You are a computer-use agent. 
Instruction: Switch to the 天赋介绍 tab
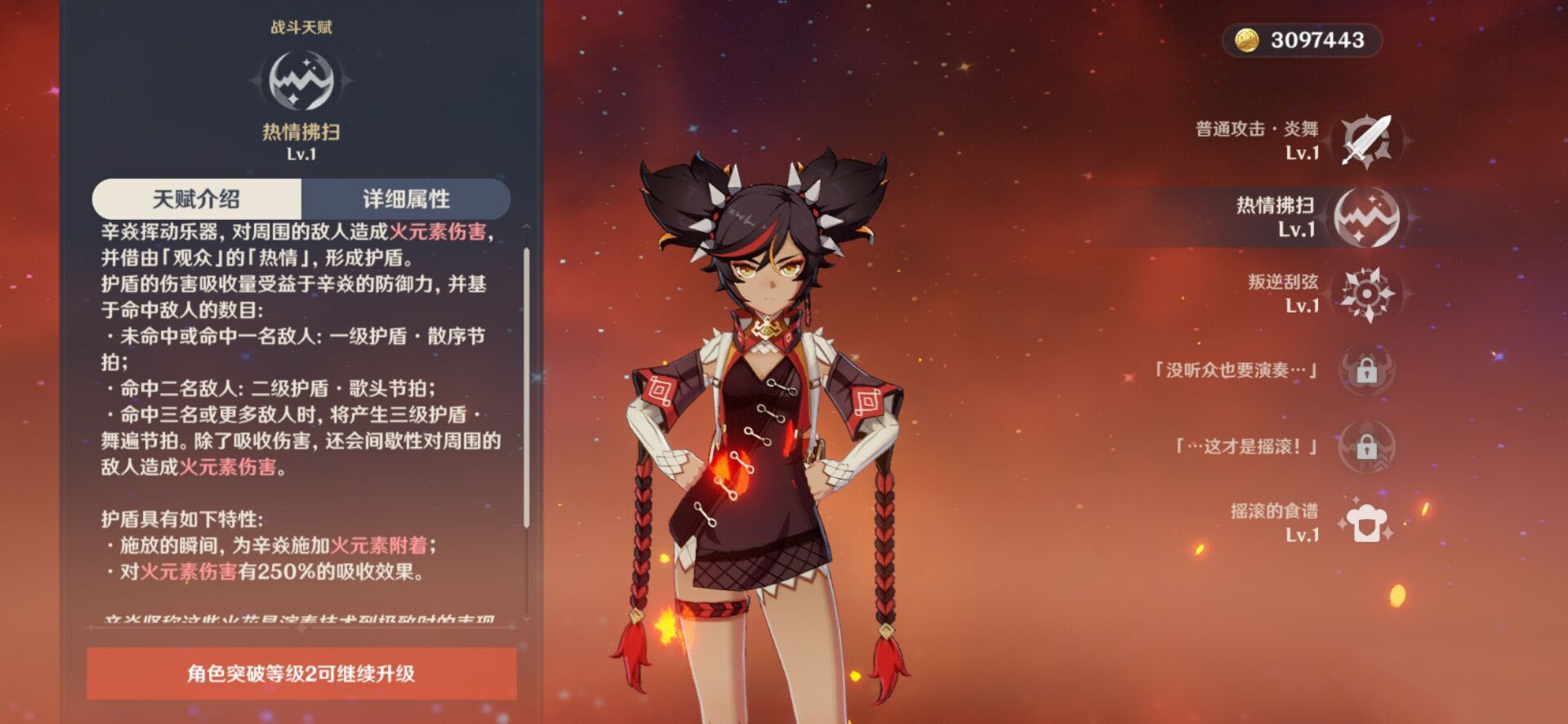[x=197, y=199]
